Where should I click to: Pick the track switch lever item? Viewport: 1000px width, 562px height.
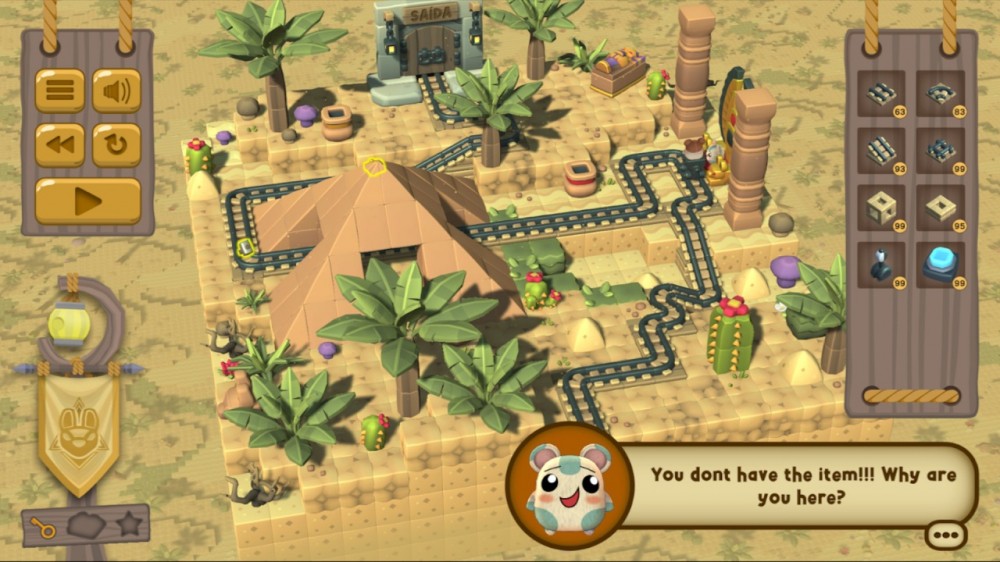click(882, 265)
